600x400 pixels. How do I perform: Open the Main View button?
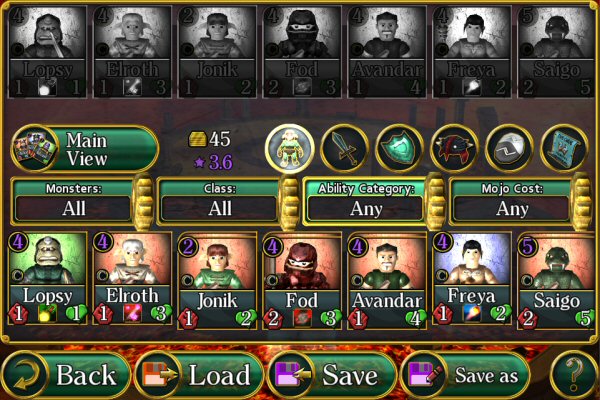coord(85,149)
